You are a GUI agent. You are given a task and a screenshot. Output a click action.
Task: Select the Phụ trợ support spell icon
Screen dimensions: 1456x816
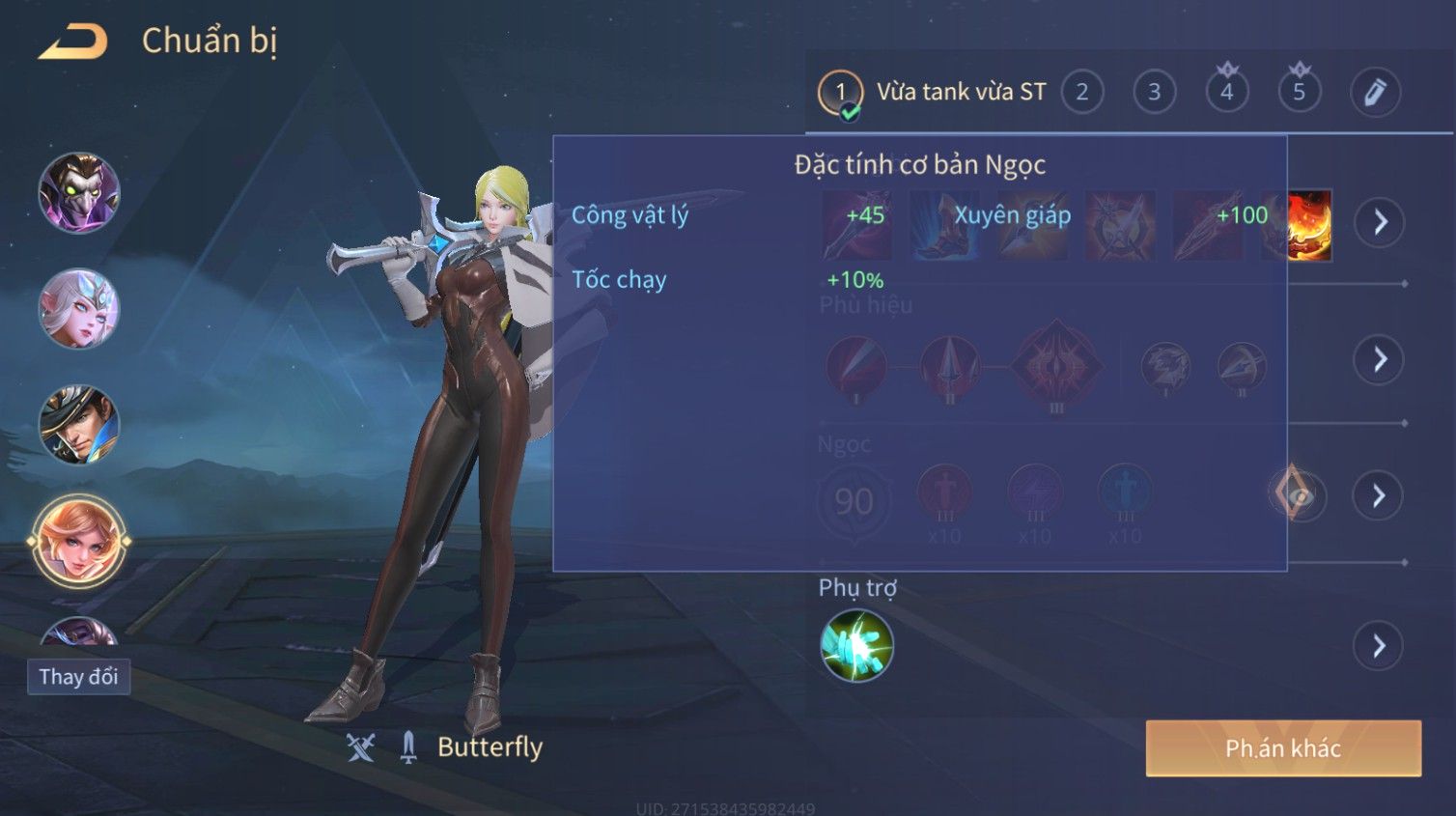[856, 645]
